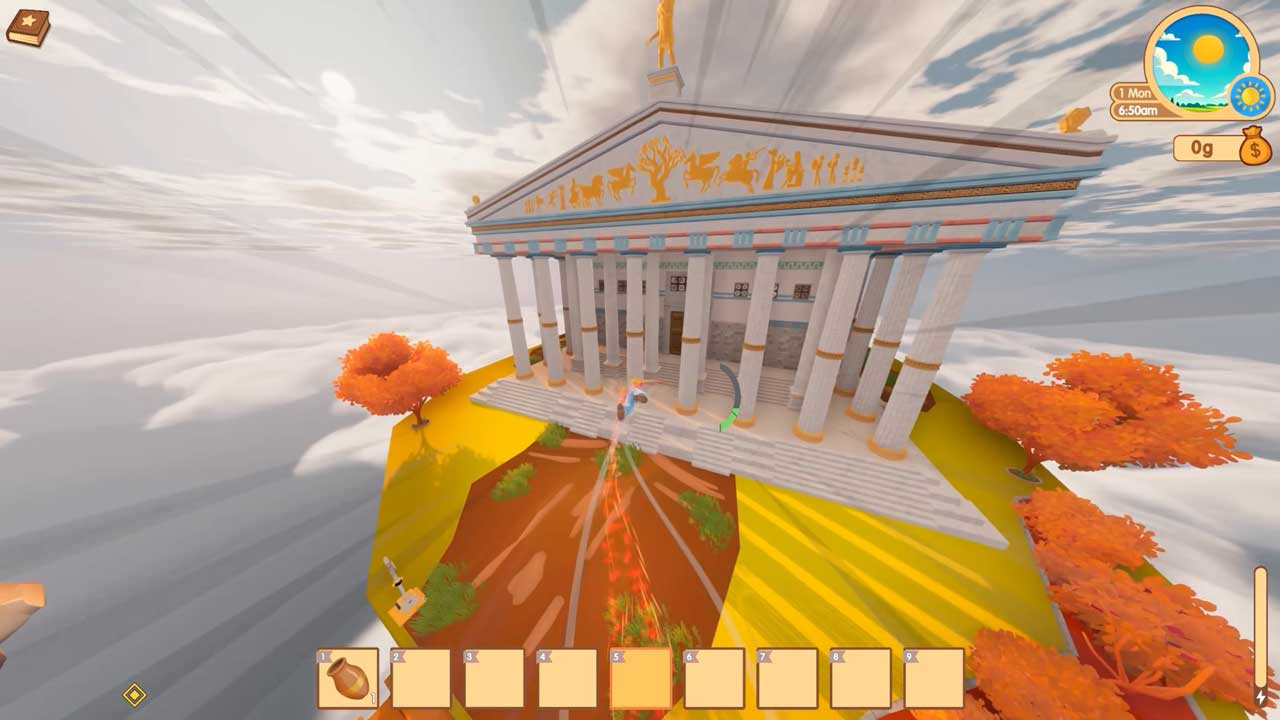Open the journal book with star
The image size is (1280, 720).
coord(27,27)
